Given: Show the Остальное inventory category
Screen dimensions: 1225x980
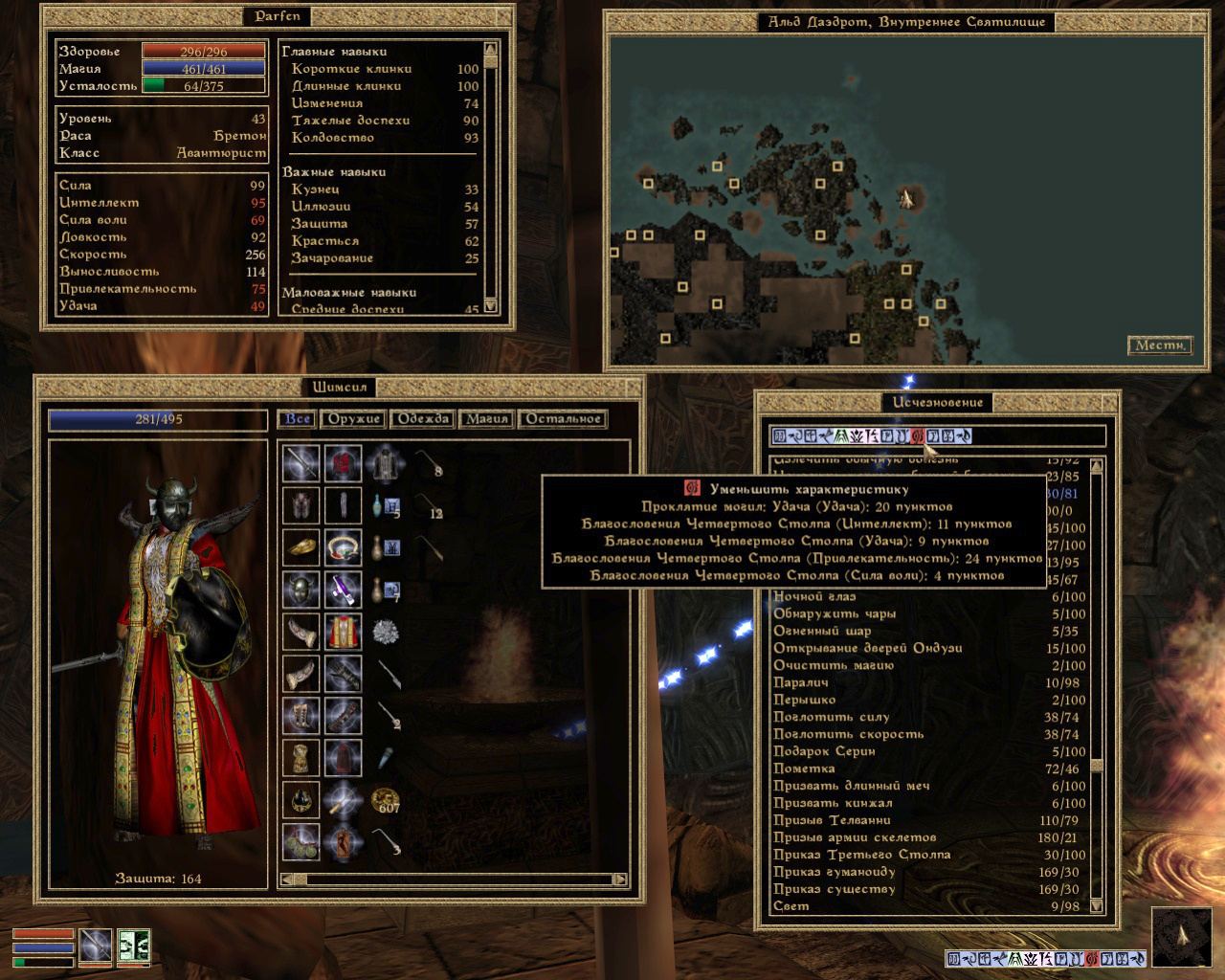Looking at the screenshot, I should 563,419.
